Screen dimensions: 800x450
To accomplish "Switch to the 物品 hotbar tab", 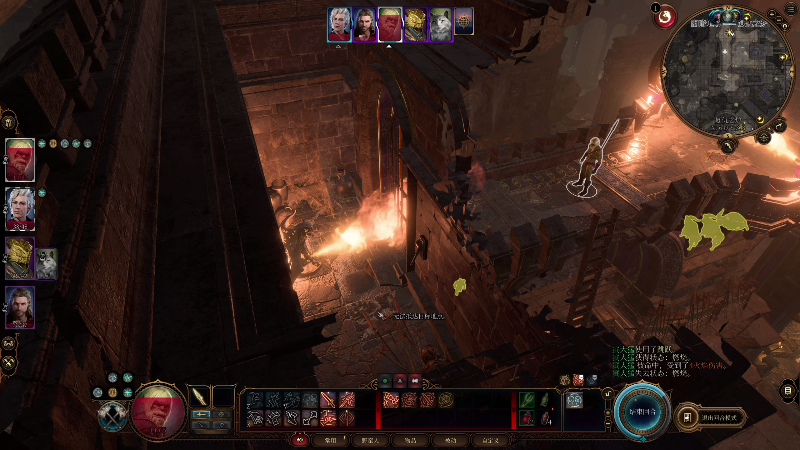I will pos(409,440).
